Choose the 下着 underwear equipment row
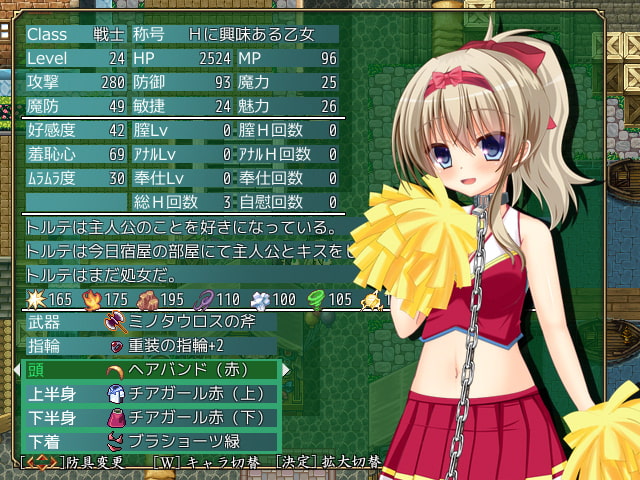Image resolution: width=640 pixels, height=480 pixels. [150, 441]
